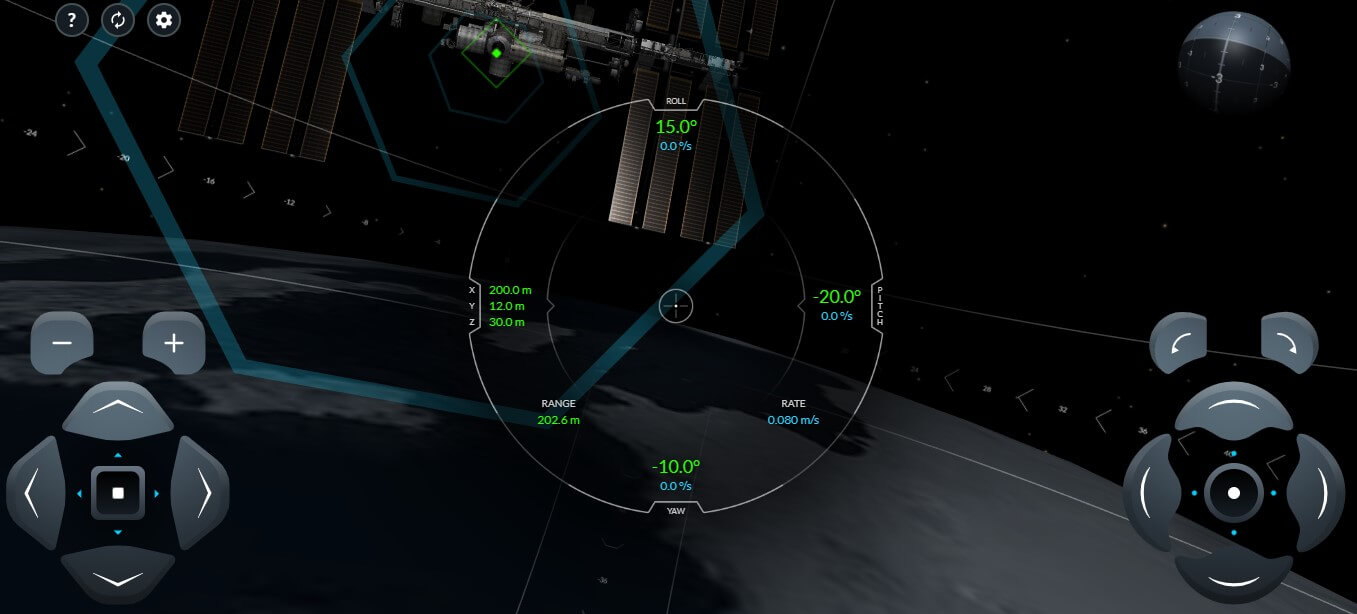Roll left with the counterclockwise arrow button
The height and width of the screenshot is (614, 1357).
click(x=1179, y=343)
